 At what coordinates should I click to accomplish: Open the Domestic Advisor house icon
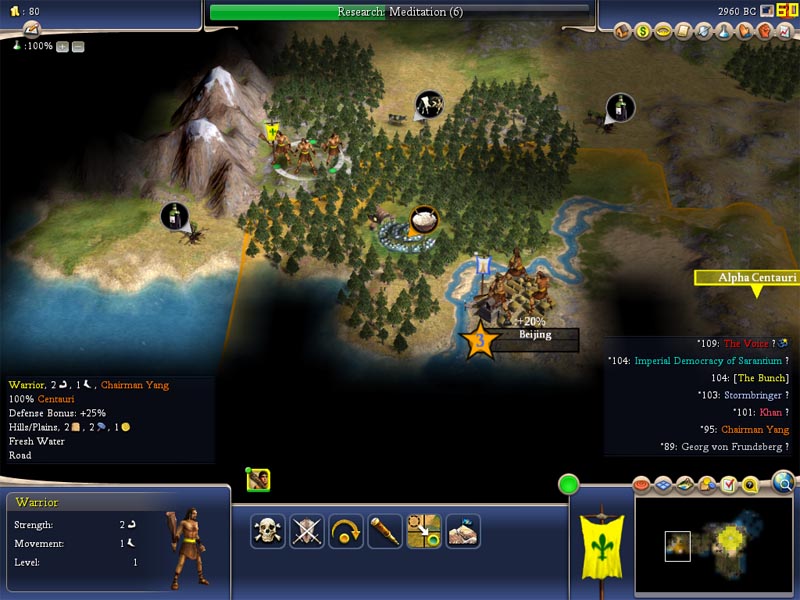click(623, 31)
